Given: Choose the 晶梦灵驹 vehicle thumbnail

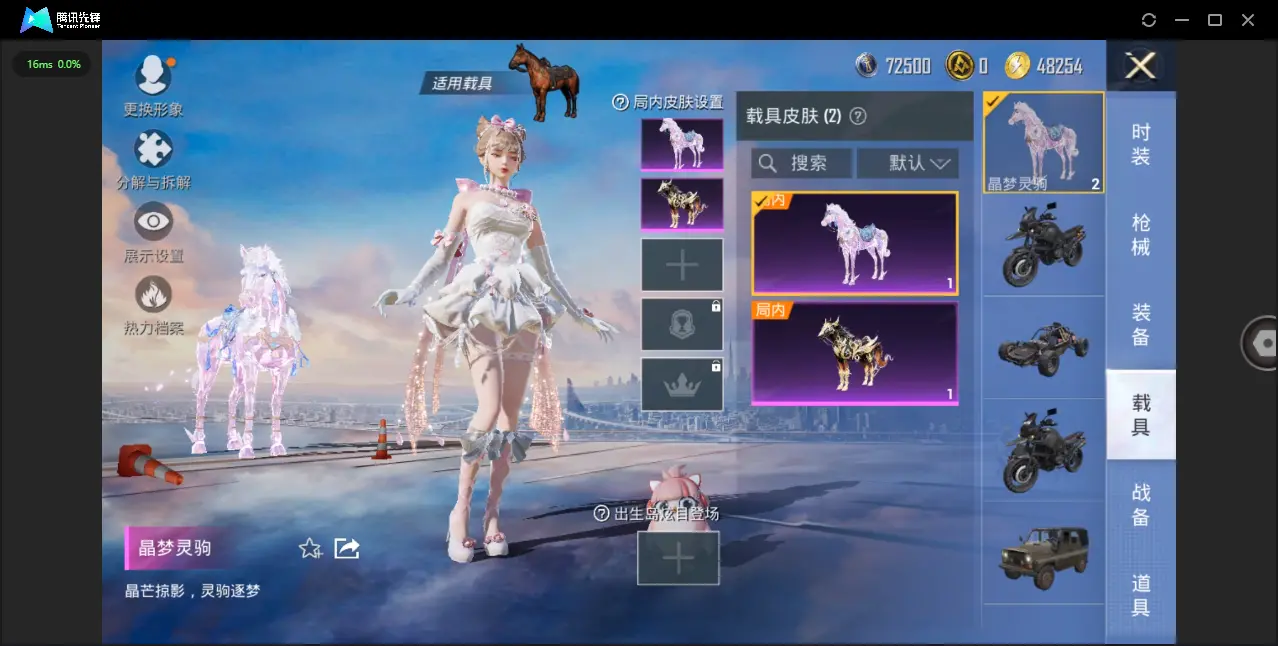Looking at the screenshot, I should click(x=1043, y=142).
